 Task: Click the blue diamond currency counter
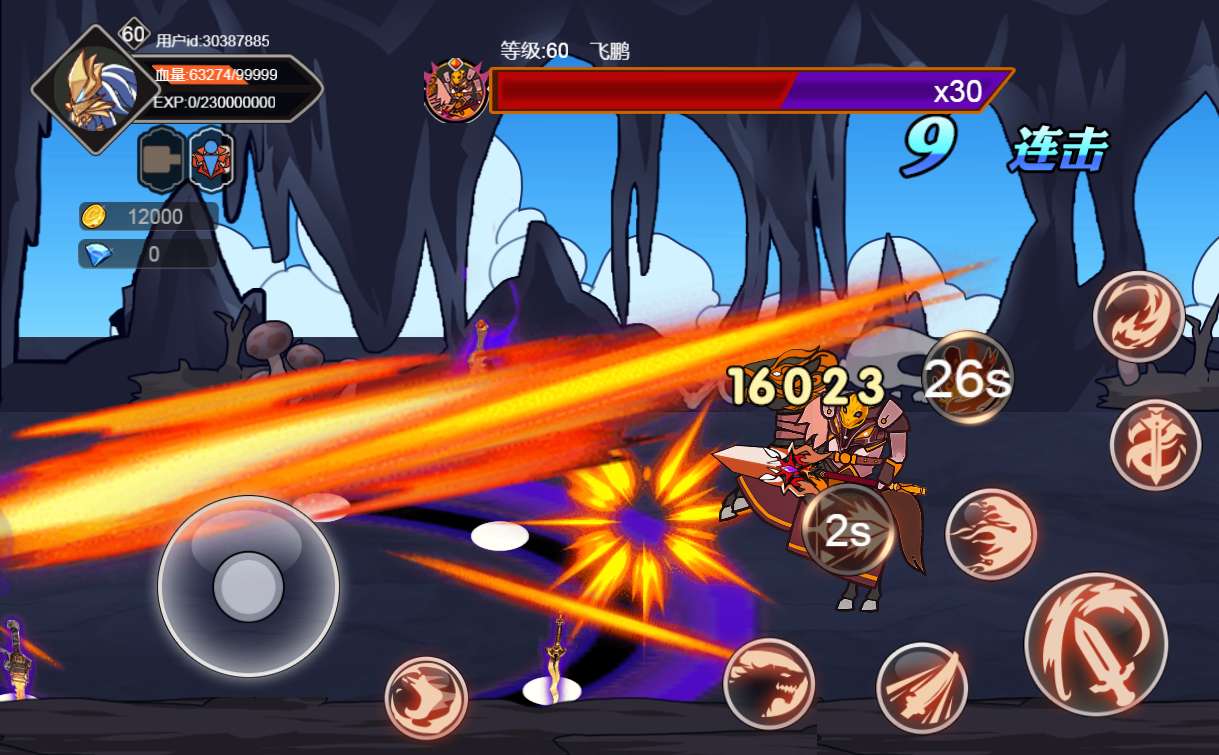pos(148,254)
